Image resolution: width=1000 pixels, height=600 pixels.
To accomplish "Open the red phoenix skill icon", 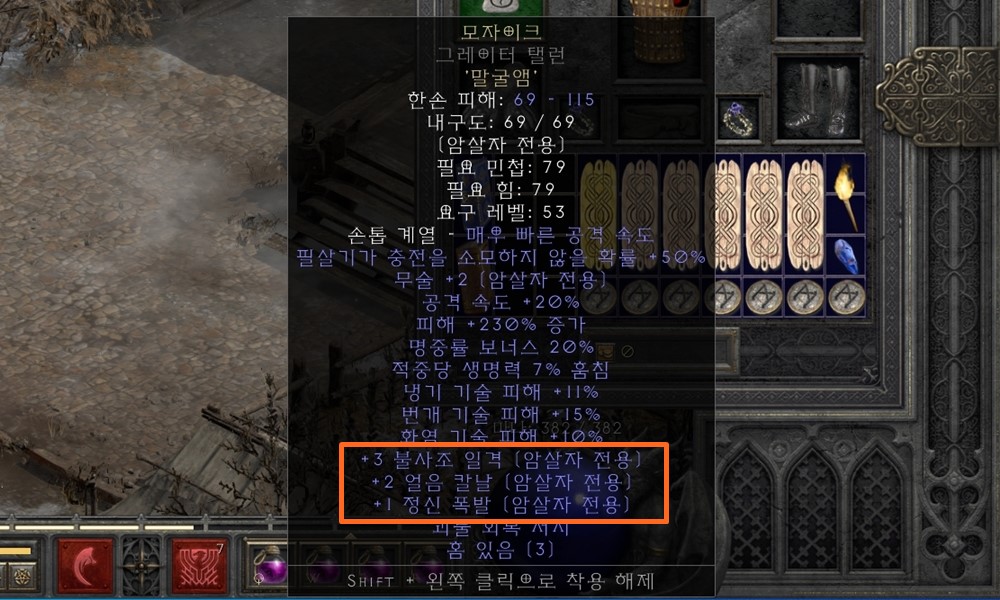I will click(200, 566).
